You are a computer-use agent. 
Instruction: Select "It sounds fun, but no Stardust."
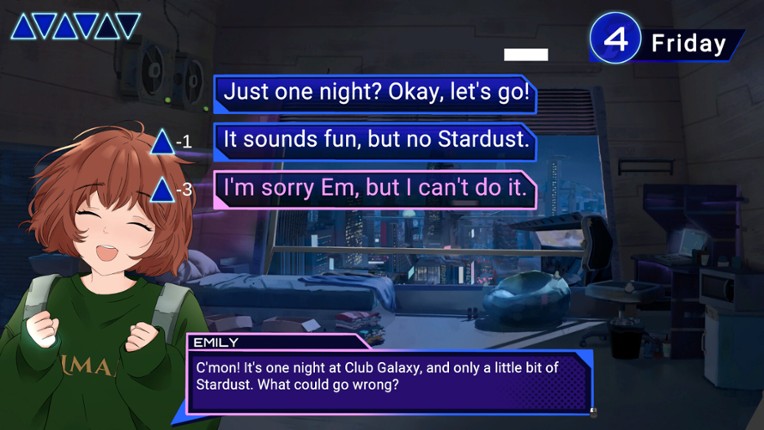point(376,141)
